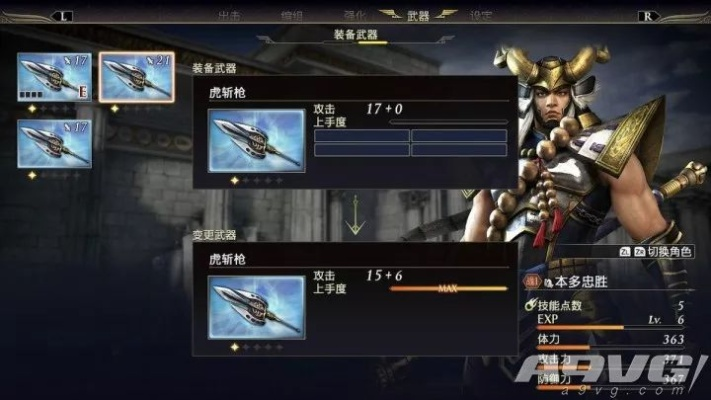Pick the unequipped attack 17 spear

(x=54, y=143)
